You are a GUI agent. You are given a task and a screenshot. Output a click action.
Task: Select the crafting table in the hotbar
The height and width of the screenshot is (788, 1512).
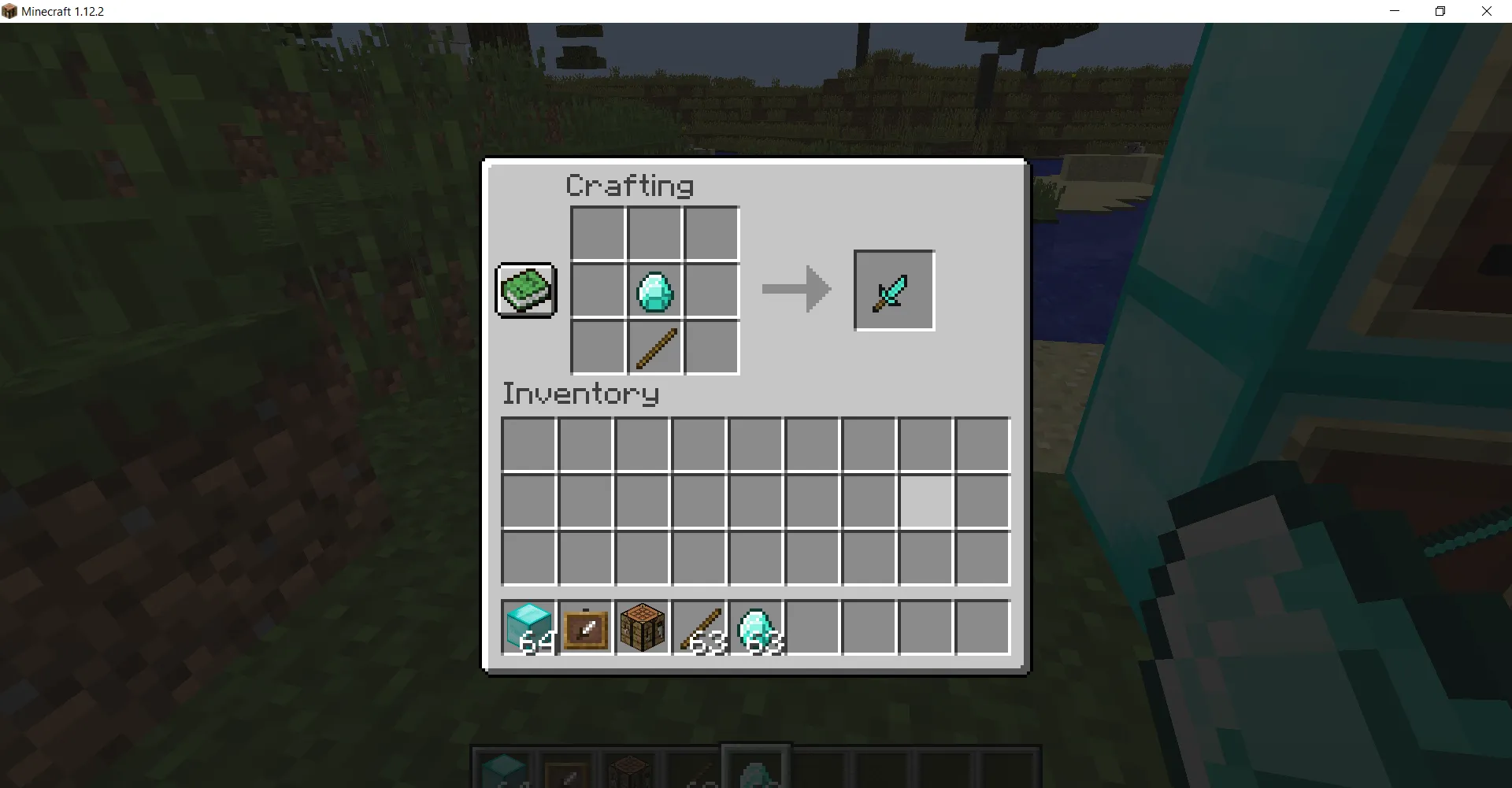click(642, 627)
